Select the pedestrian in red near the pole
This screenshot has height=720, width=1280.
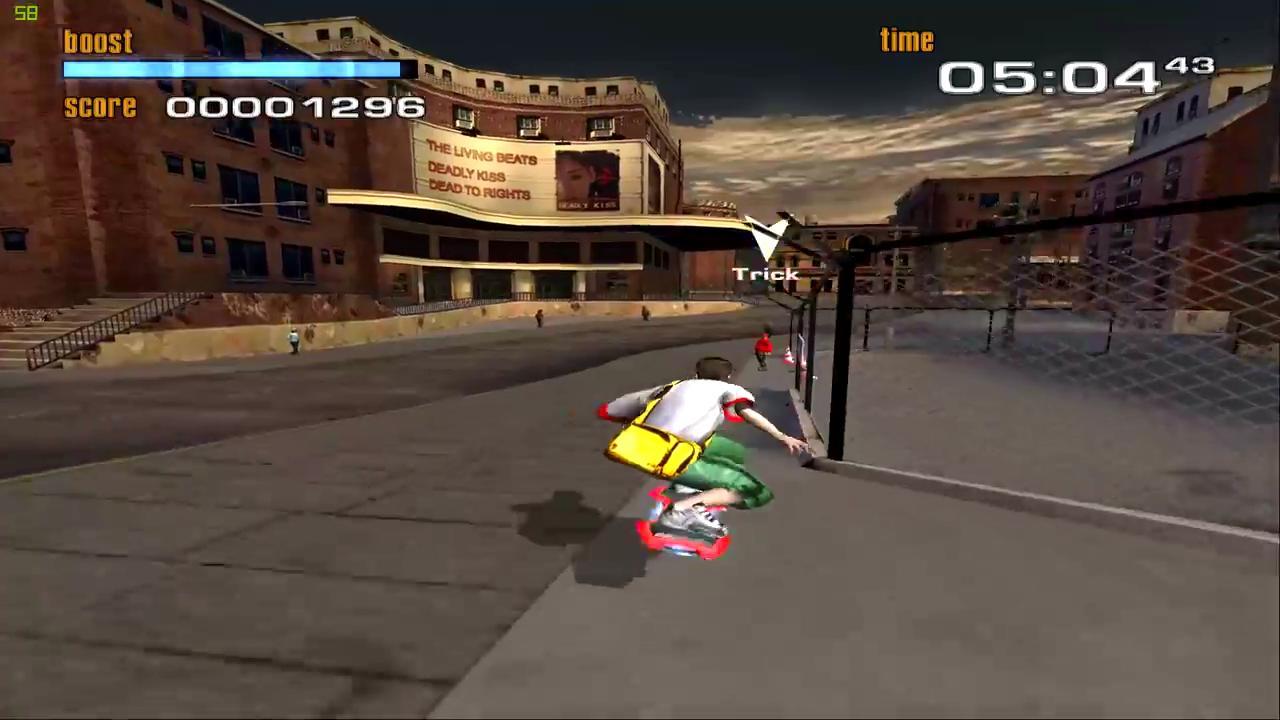762,347
